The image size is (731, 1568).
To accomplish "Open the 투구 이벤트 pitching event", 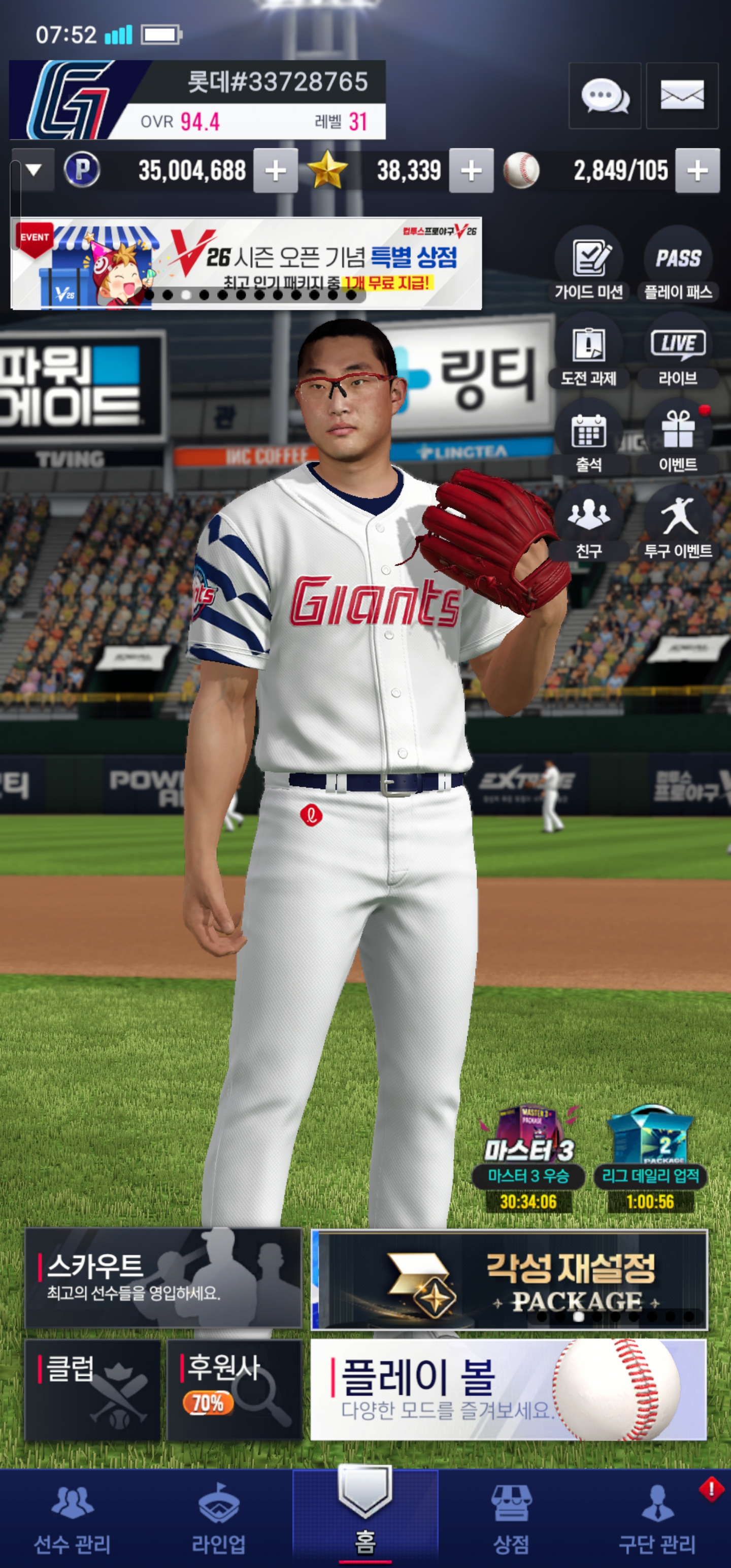I will pos(678,524).
